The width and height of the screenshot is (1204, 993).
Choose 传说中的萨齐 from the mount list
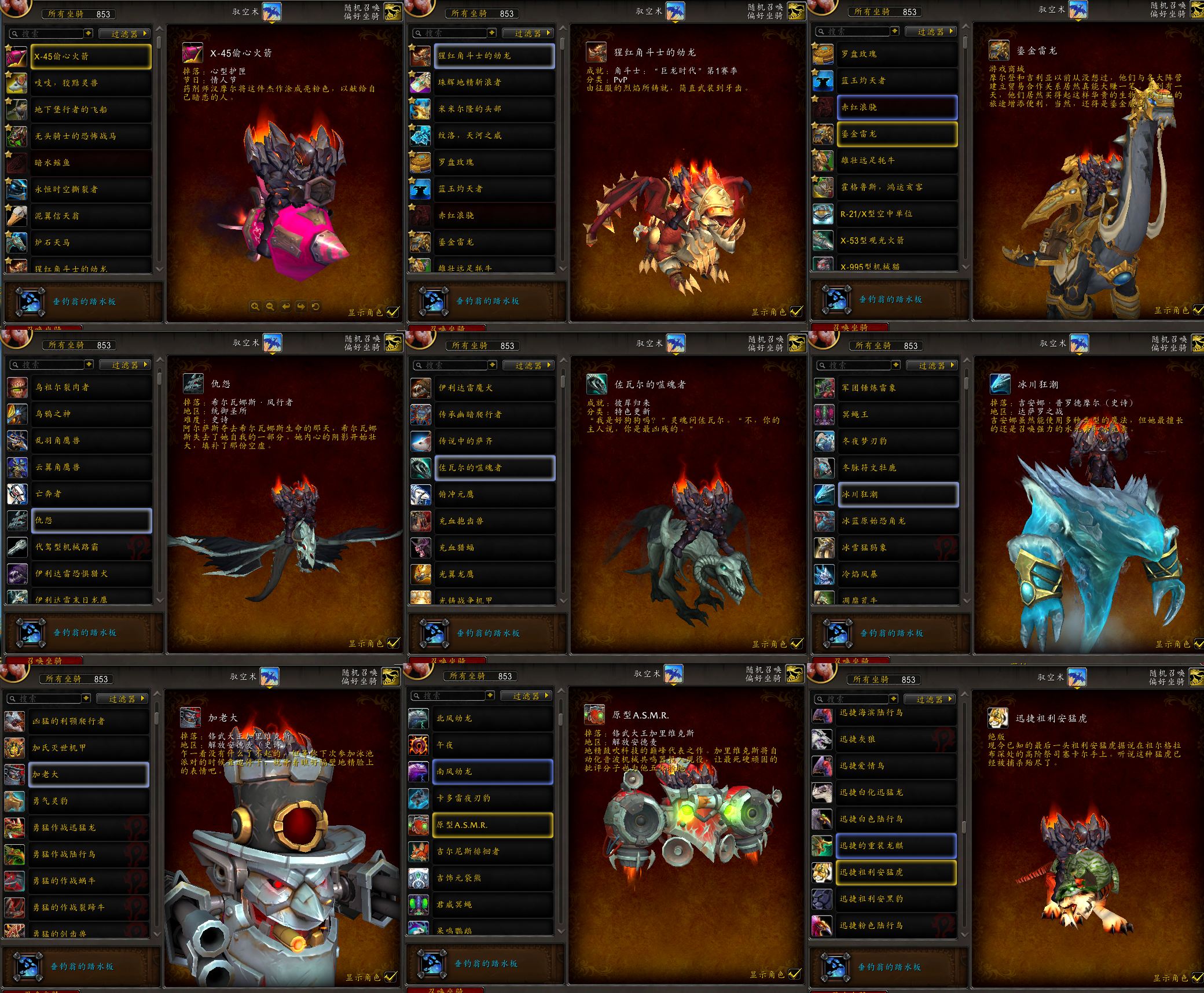(x=494, y=441)
